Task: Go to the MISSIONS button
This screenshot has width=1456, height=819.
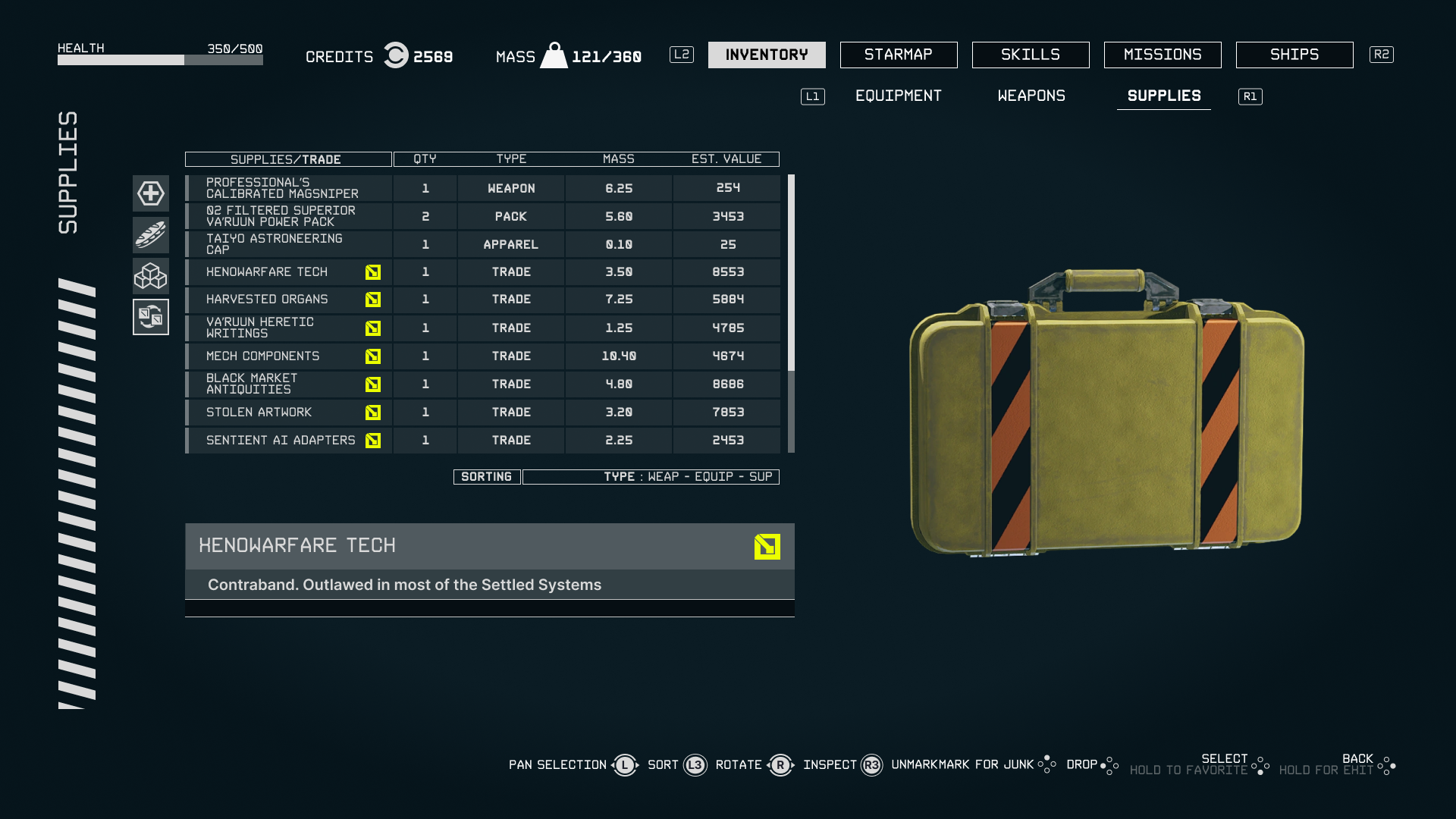Action: [1162, 55]
